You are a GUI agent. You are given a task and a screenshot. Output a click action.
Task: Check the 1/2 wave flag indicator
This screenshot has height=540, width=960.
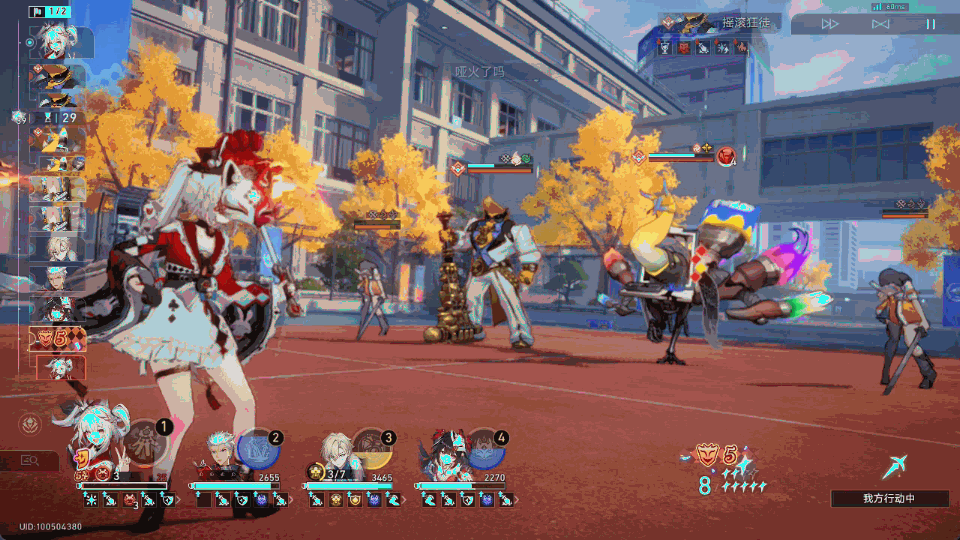[x=50, y=12]
